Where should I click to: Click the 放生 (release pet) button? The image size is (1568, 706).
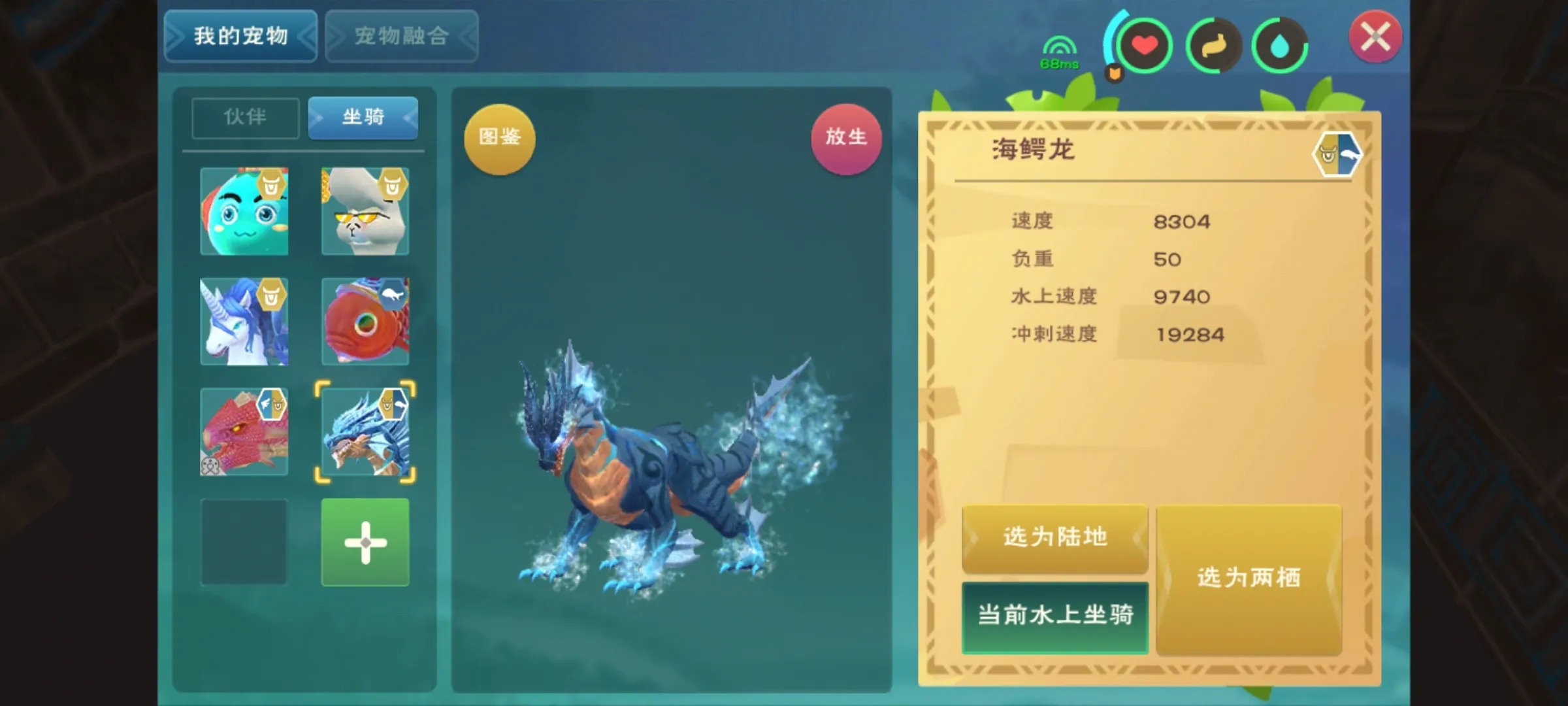[x=847, y=137]
